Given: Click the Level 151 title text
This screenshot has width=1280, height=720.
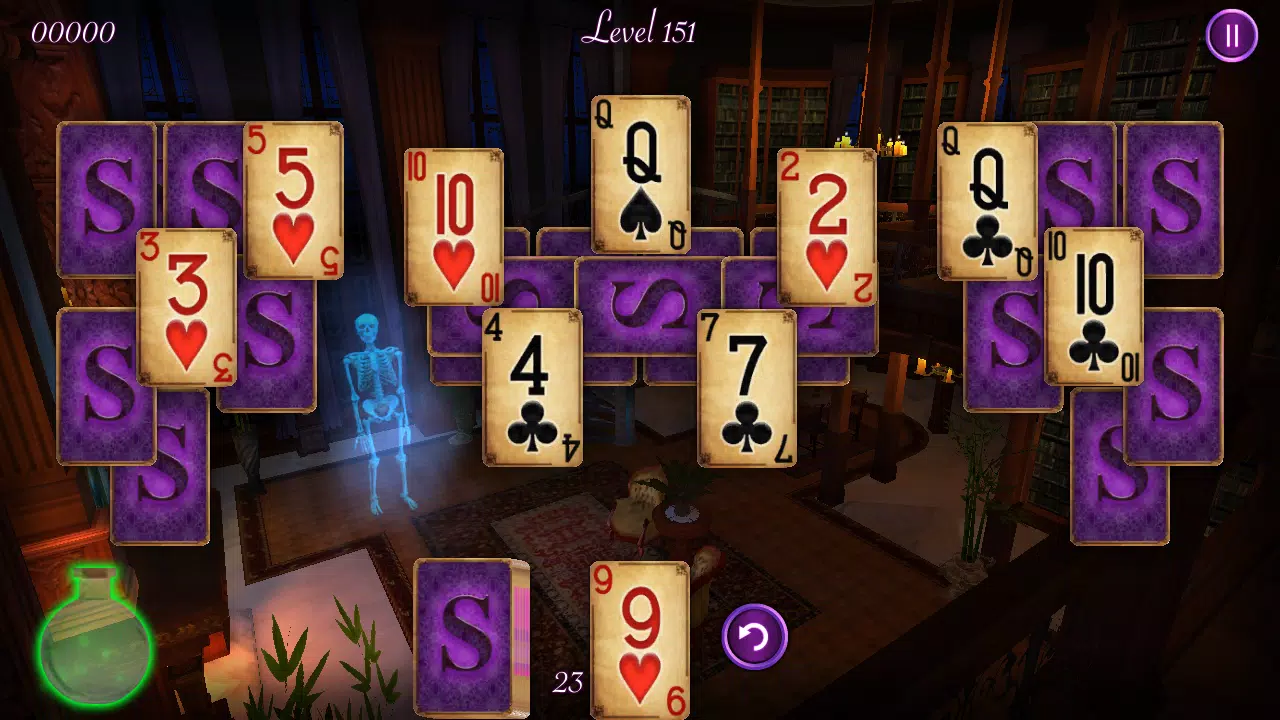Looking at the screenshot, I should pyautogui.click(x=639, y=32).
